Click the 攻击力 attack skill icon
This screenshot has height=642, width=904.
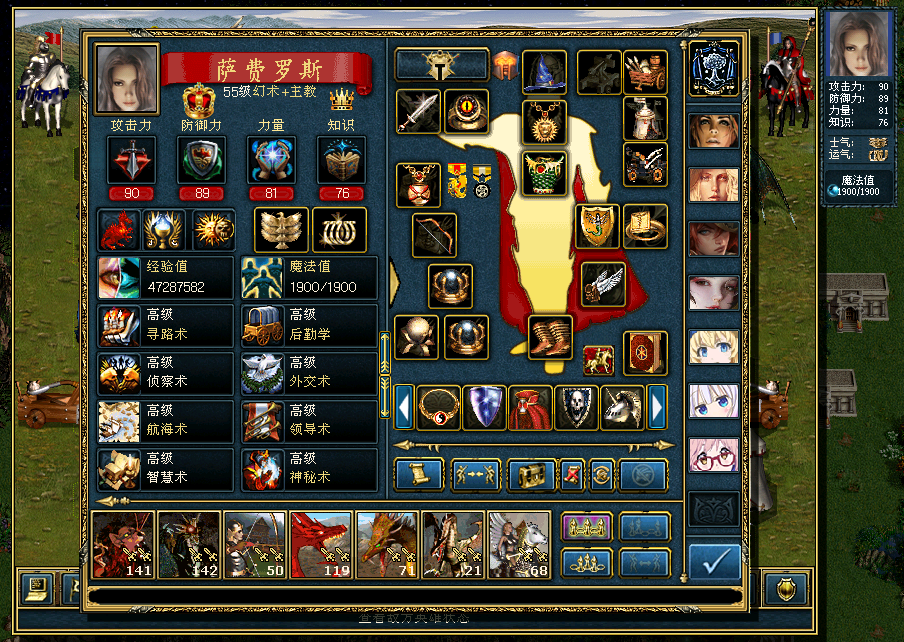coord(131,160)
